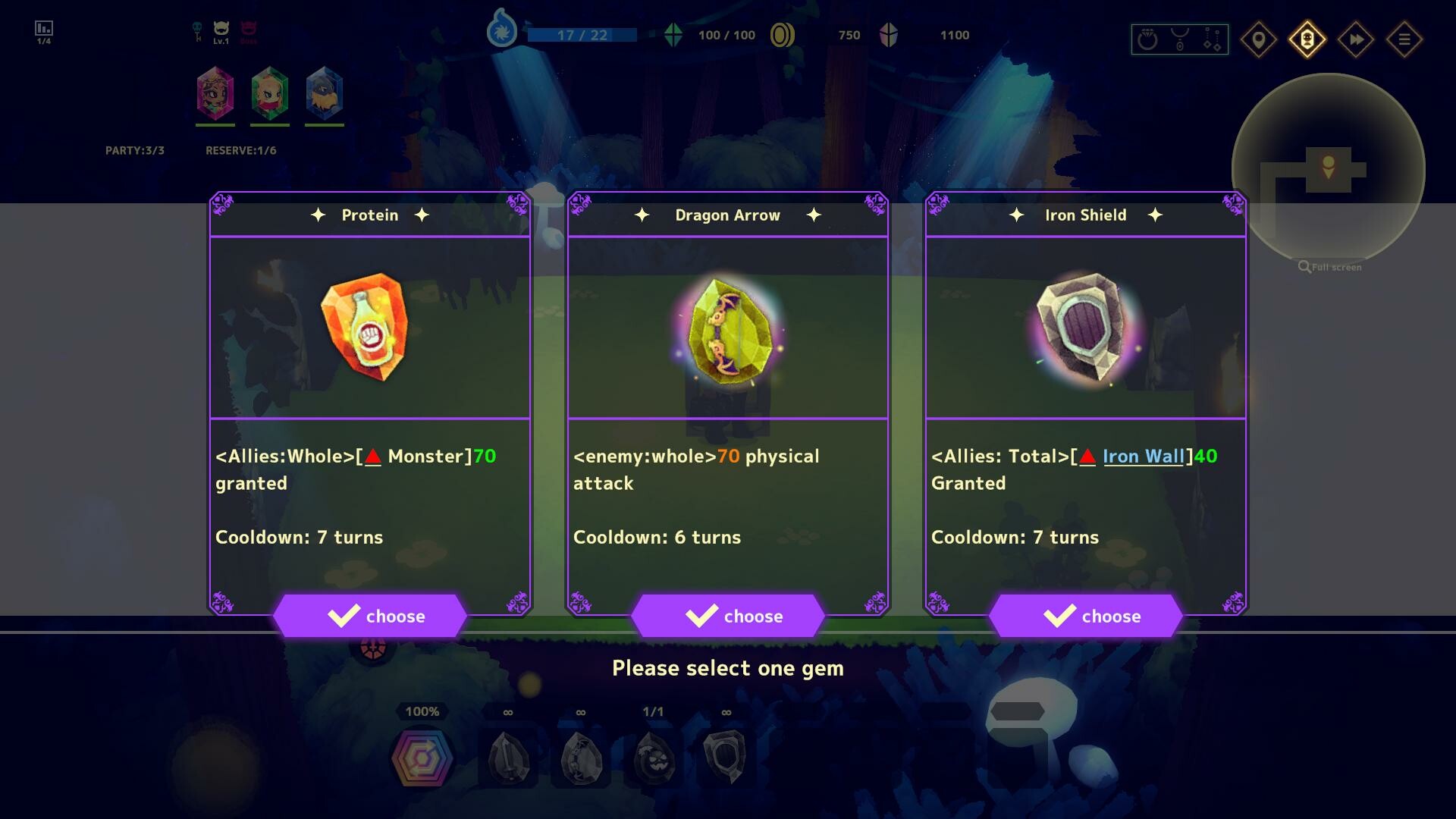The height and width of the screenshot is (819, 1456).
Task: Open the menu via the three-lines diamond icon
Action: 1404,39
